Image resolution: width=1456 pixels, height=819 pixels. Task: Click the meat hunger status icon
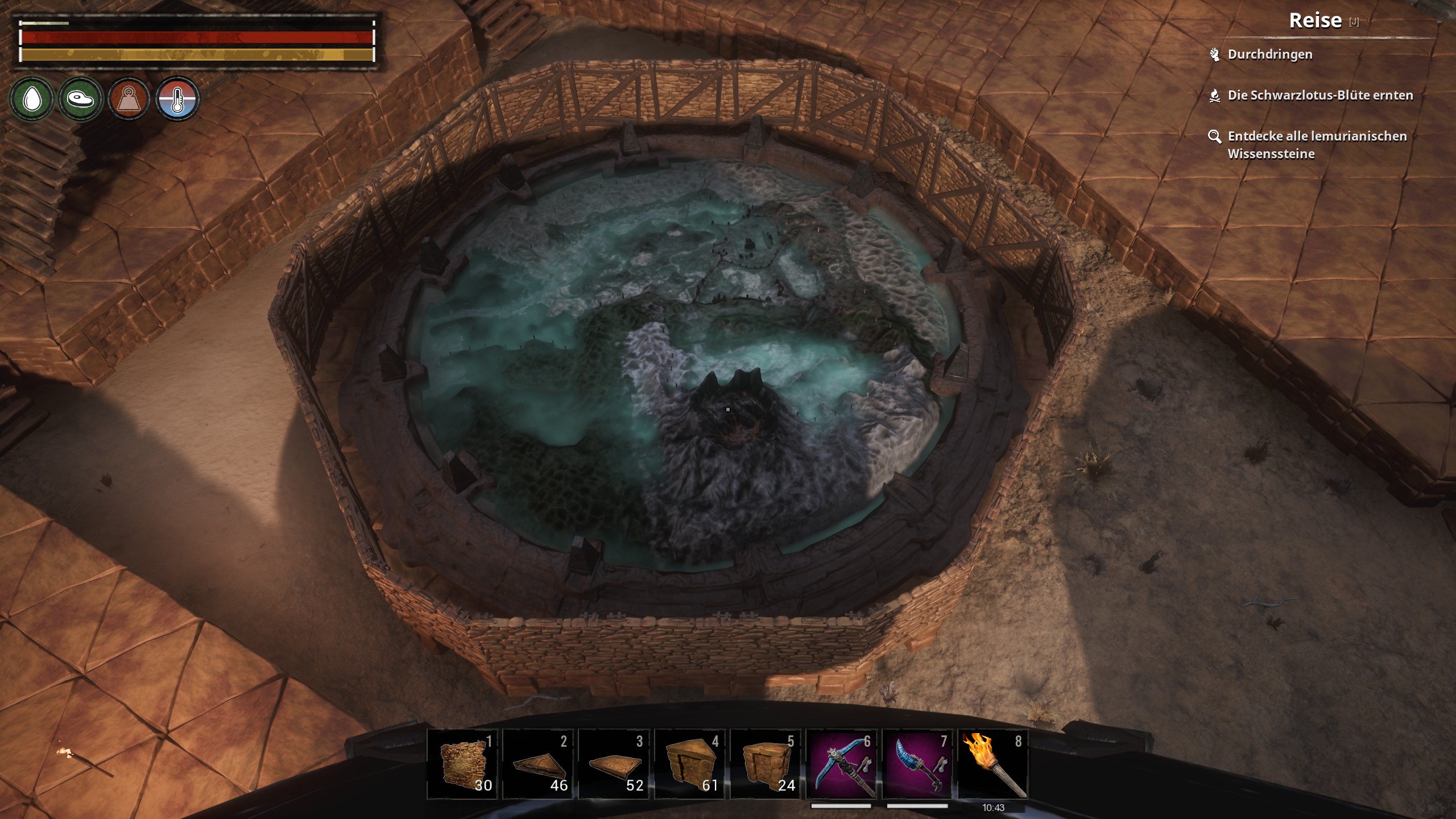pos(80,100)
